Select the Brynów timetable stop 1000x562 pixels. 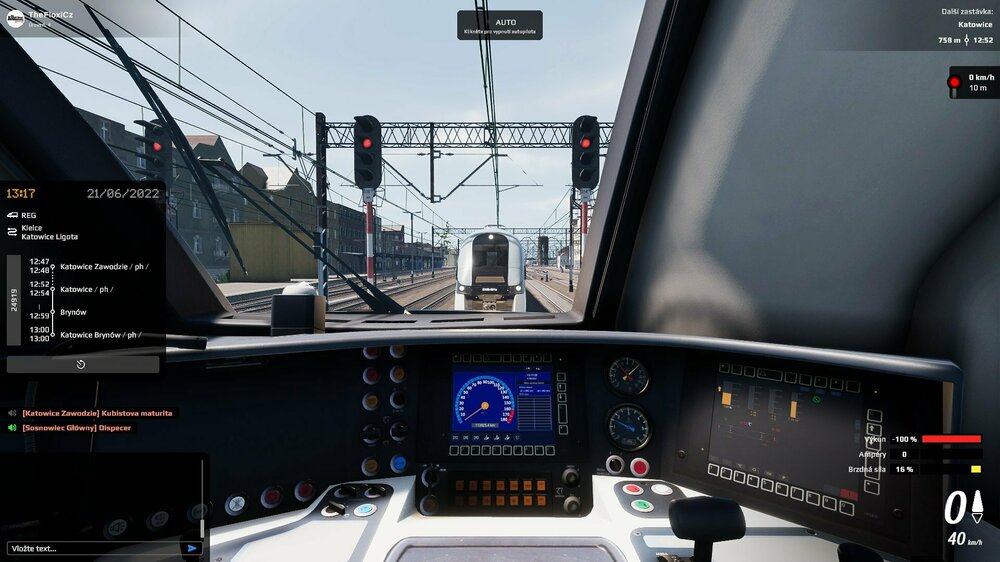[x=74, y=312]
